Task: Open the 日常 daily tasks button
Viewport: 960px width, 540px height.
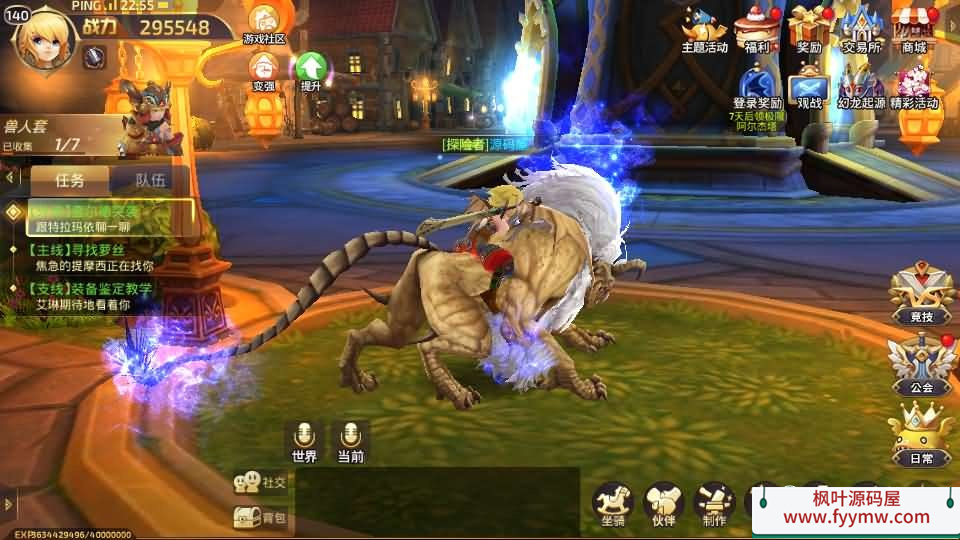Action: (921, 435)
